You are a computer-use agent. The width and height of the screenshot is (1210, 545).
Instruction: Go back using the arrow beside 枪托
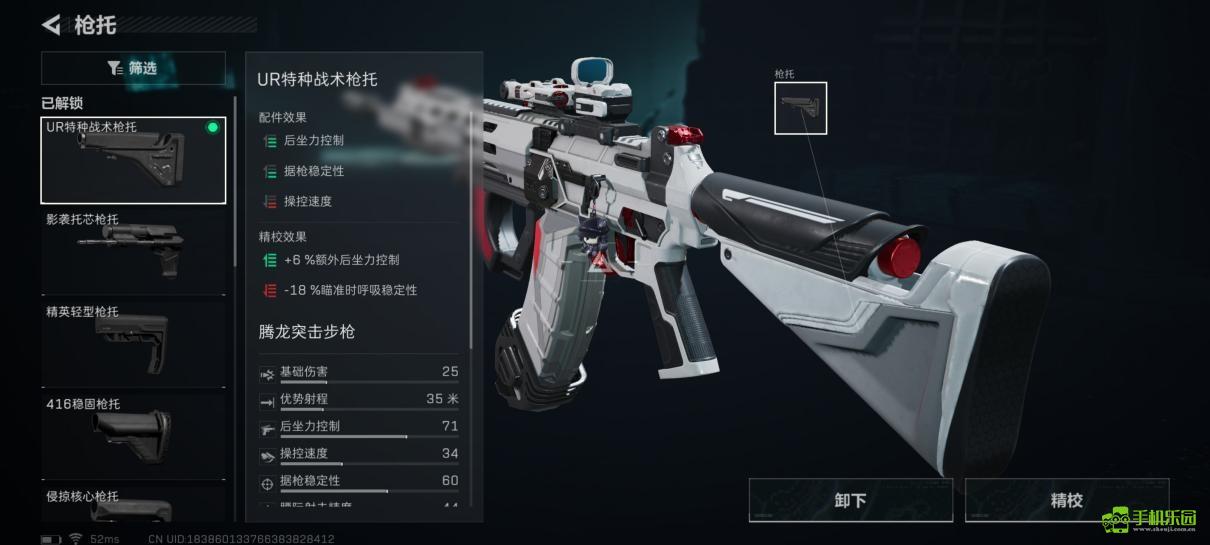coord(52,24)
